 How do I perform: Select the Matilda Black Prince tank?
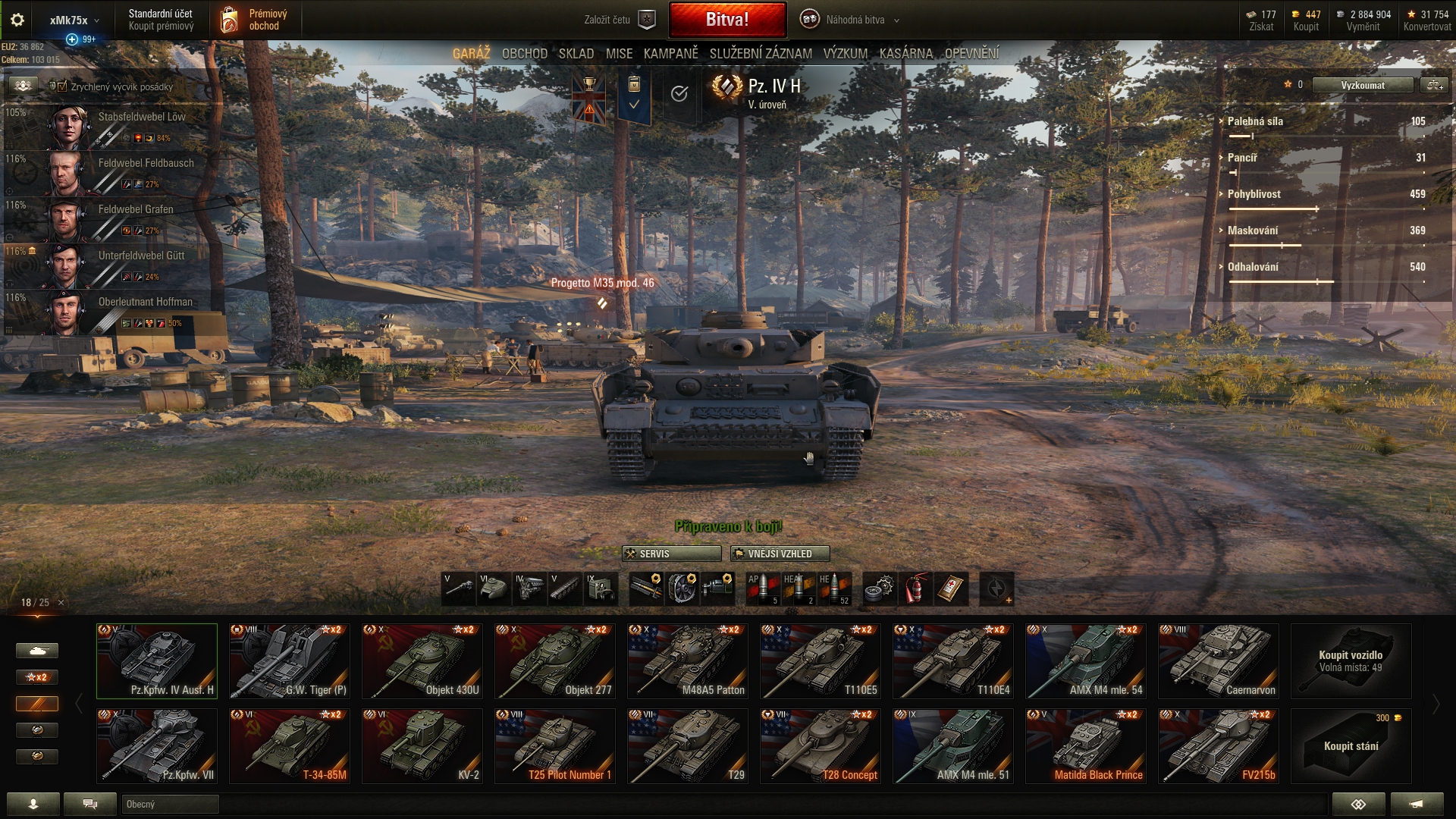[x=1086, y=745]
